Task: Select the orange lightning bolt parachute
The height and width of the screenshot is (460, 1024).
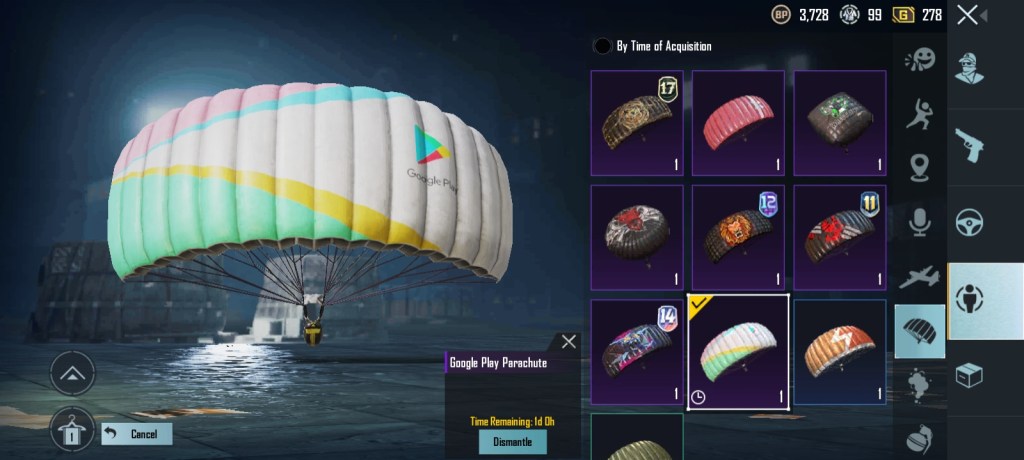Action: click(840, 352)
